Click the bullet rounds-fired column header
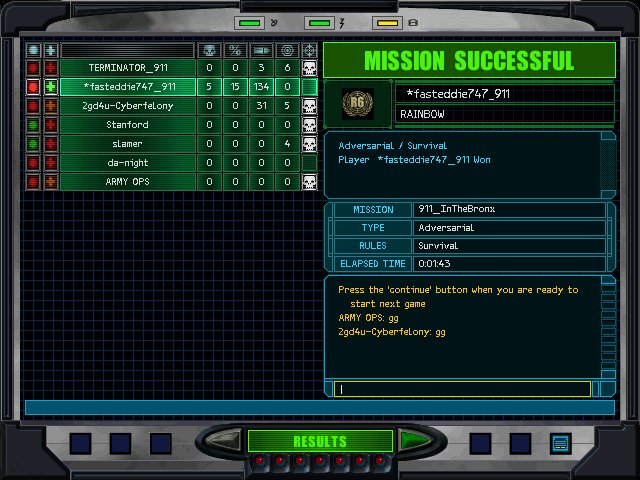This screenshot has width=640, height=480. 261,50
